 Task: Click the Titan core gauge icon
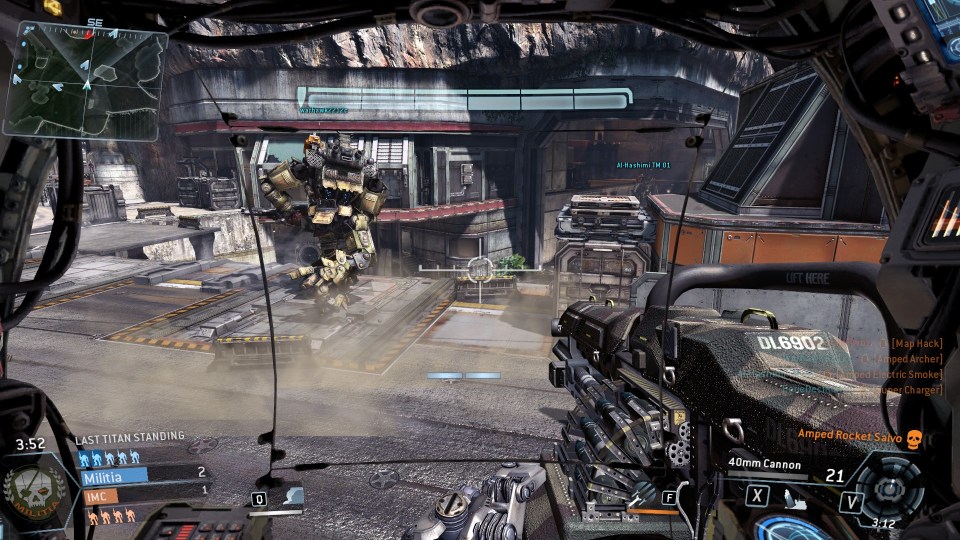(887, 487)
